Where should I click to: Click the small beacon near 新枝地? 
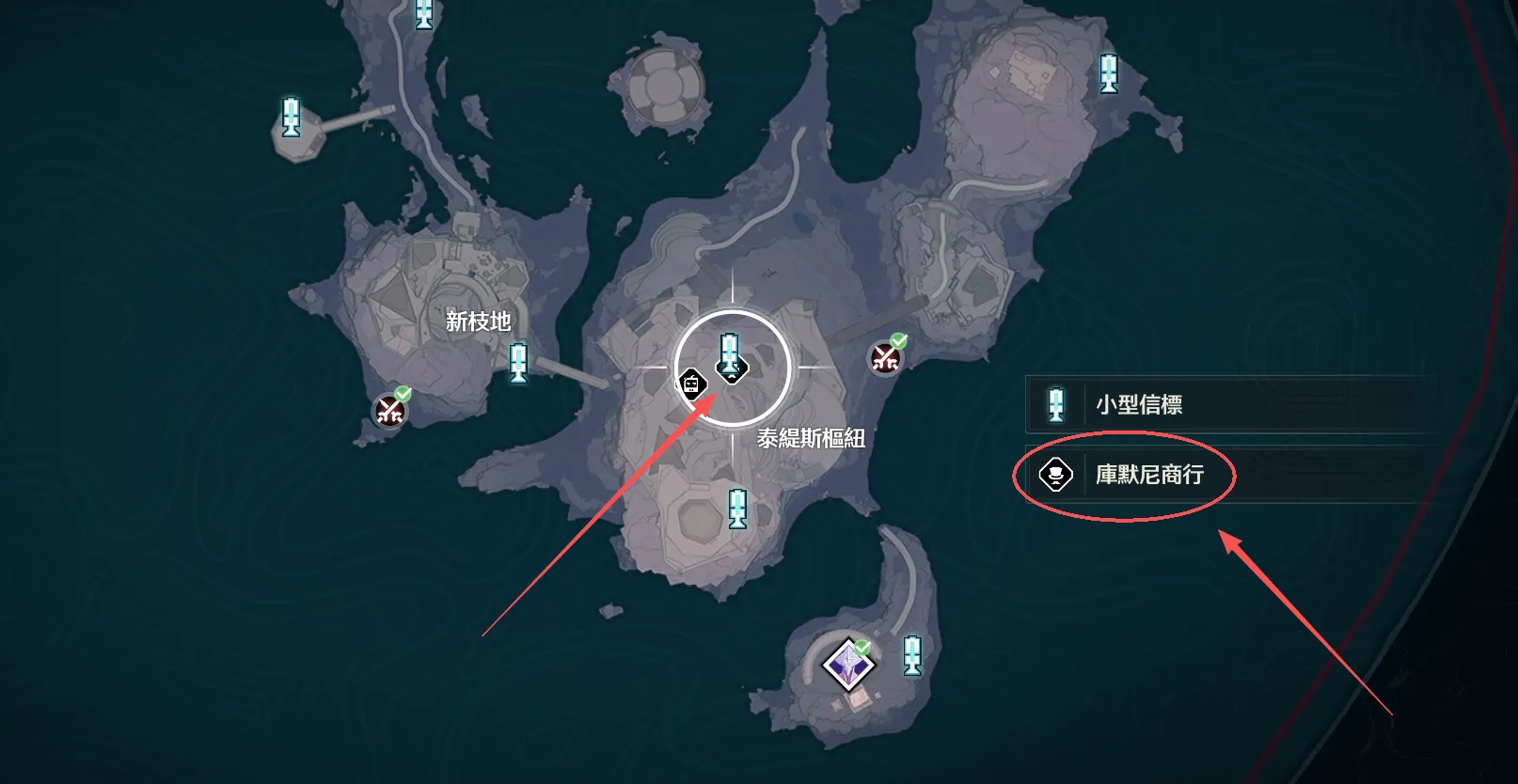(518, 364)
